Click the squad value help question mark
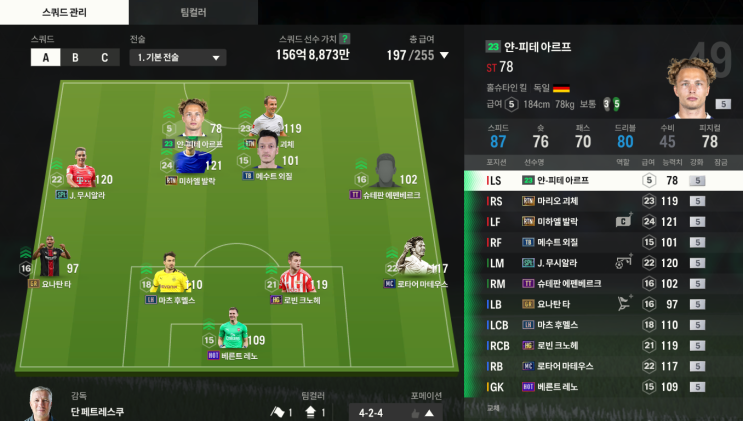Image resolution: width=743 pixels, height=421 pixels. [x=345, y=38]
